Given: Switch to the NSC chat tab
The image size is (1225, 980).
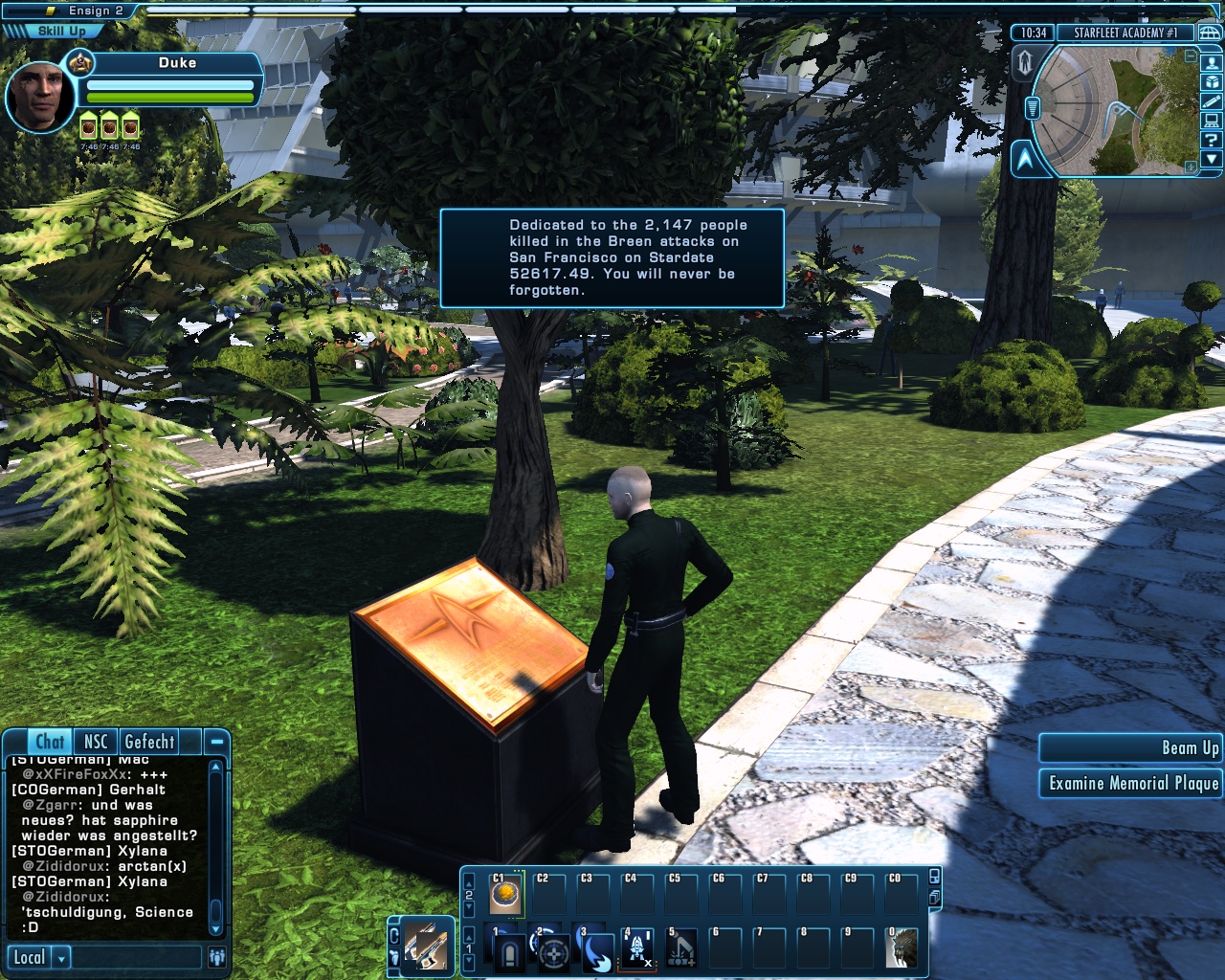Looking at the screenshot, I should click(x=96, y=742).
